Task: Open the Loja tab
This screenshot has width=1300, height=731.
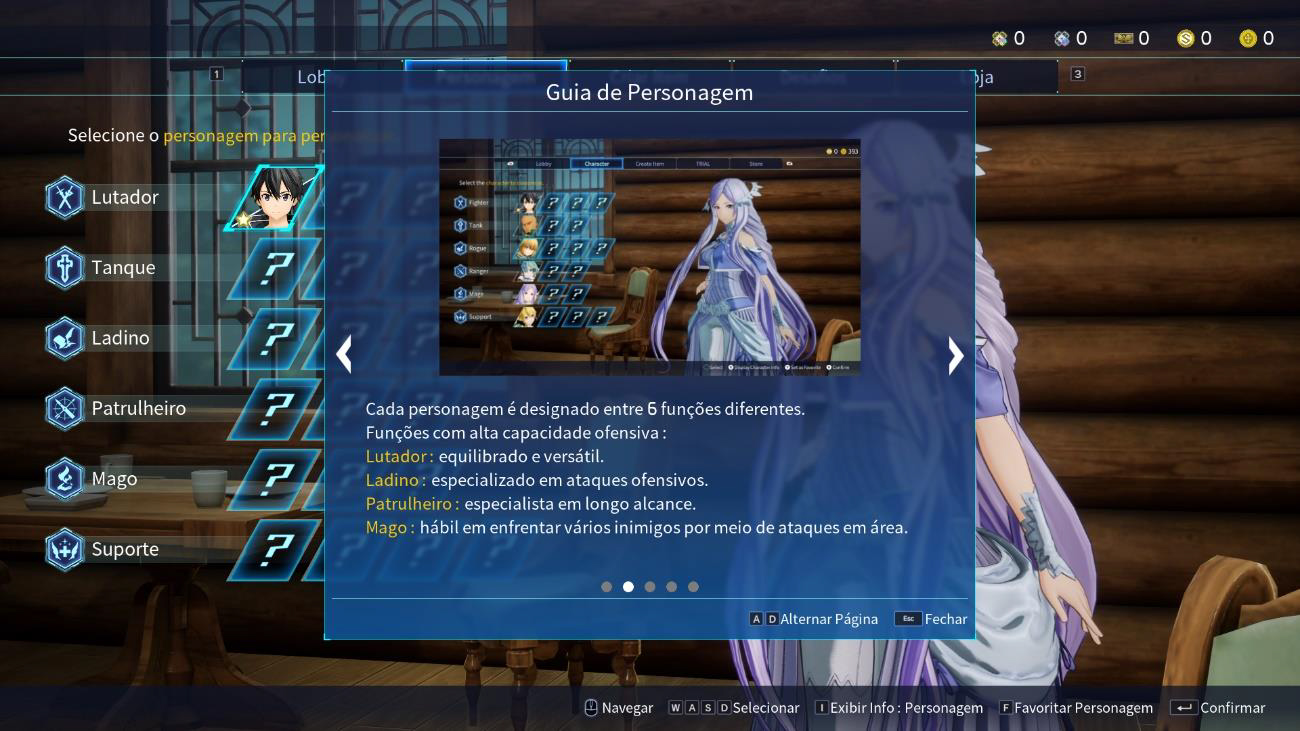Action: point(980,77)
